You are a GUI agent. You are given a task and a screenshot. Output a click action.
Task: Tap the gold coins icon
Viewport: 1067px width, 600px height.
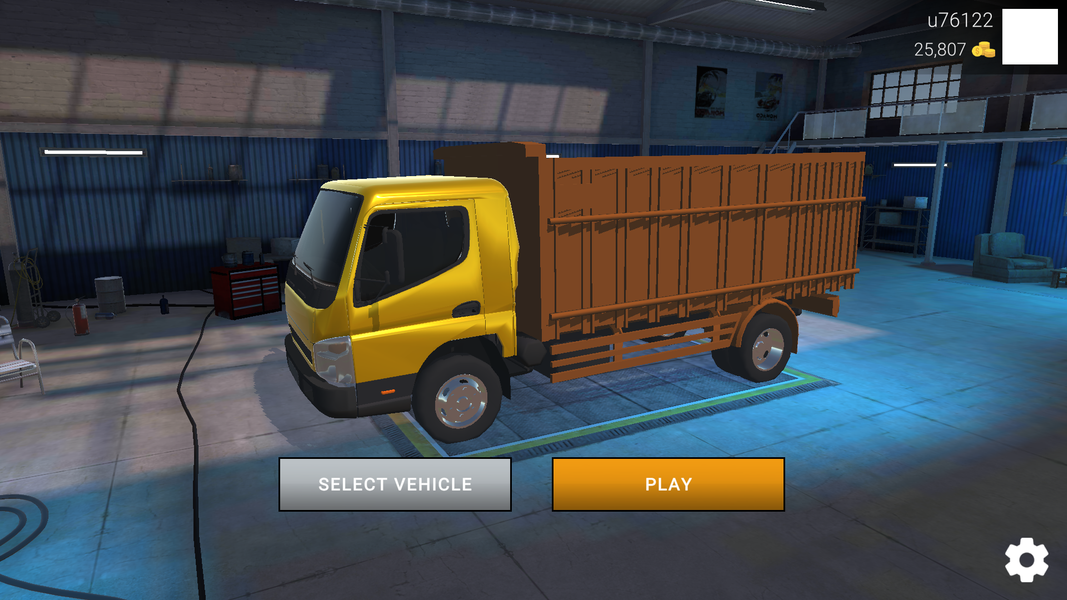click(x=984, y=50)
